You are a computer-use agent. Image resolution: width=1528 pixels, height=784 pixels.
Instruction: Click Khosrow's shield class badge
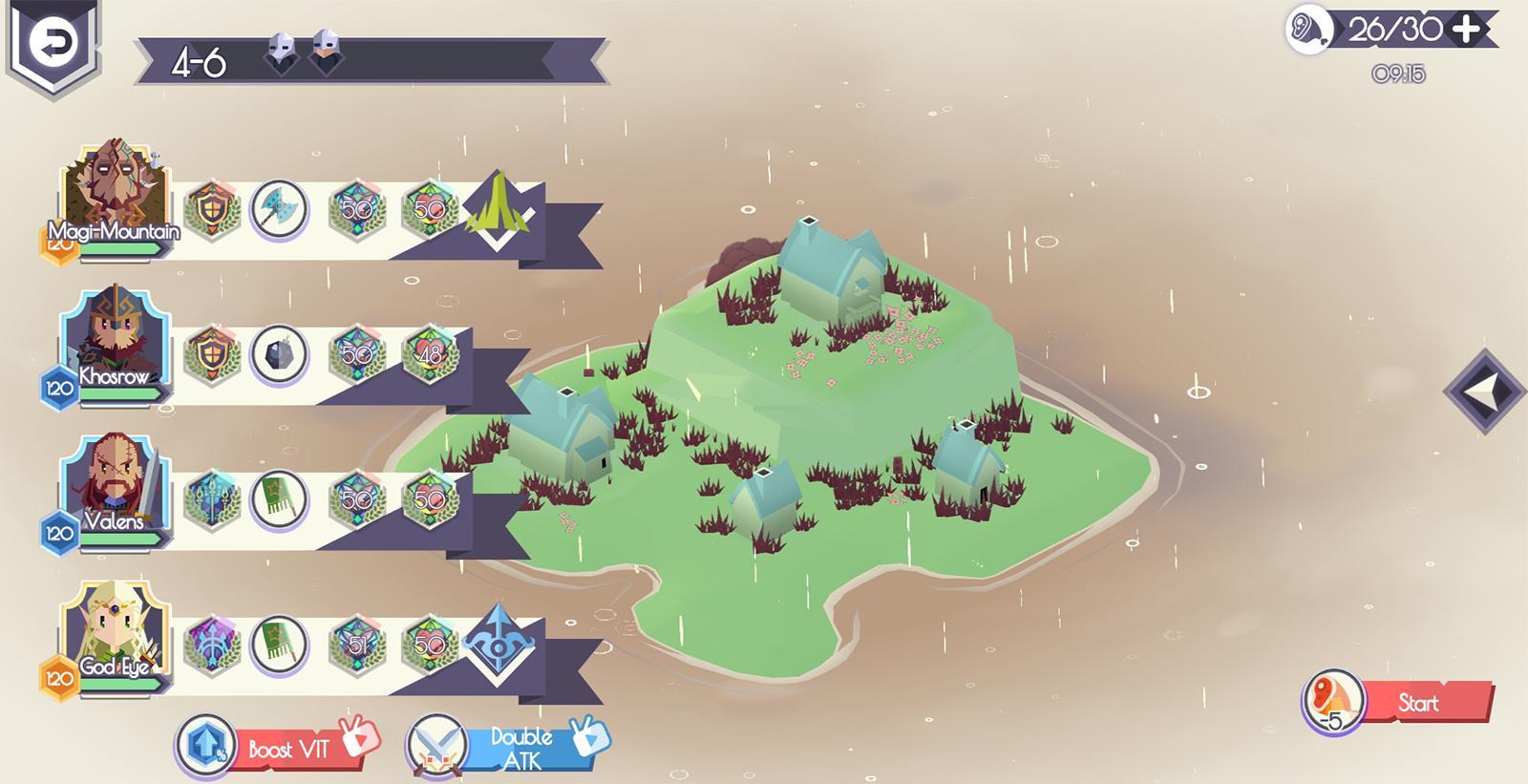pyautogui.click(x=211, y=354)
